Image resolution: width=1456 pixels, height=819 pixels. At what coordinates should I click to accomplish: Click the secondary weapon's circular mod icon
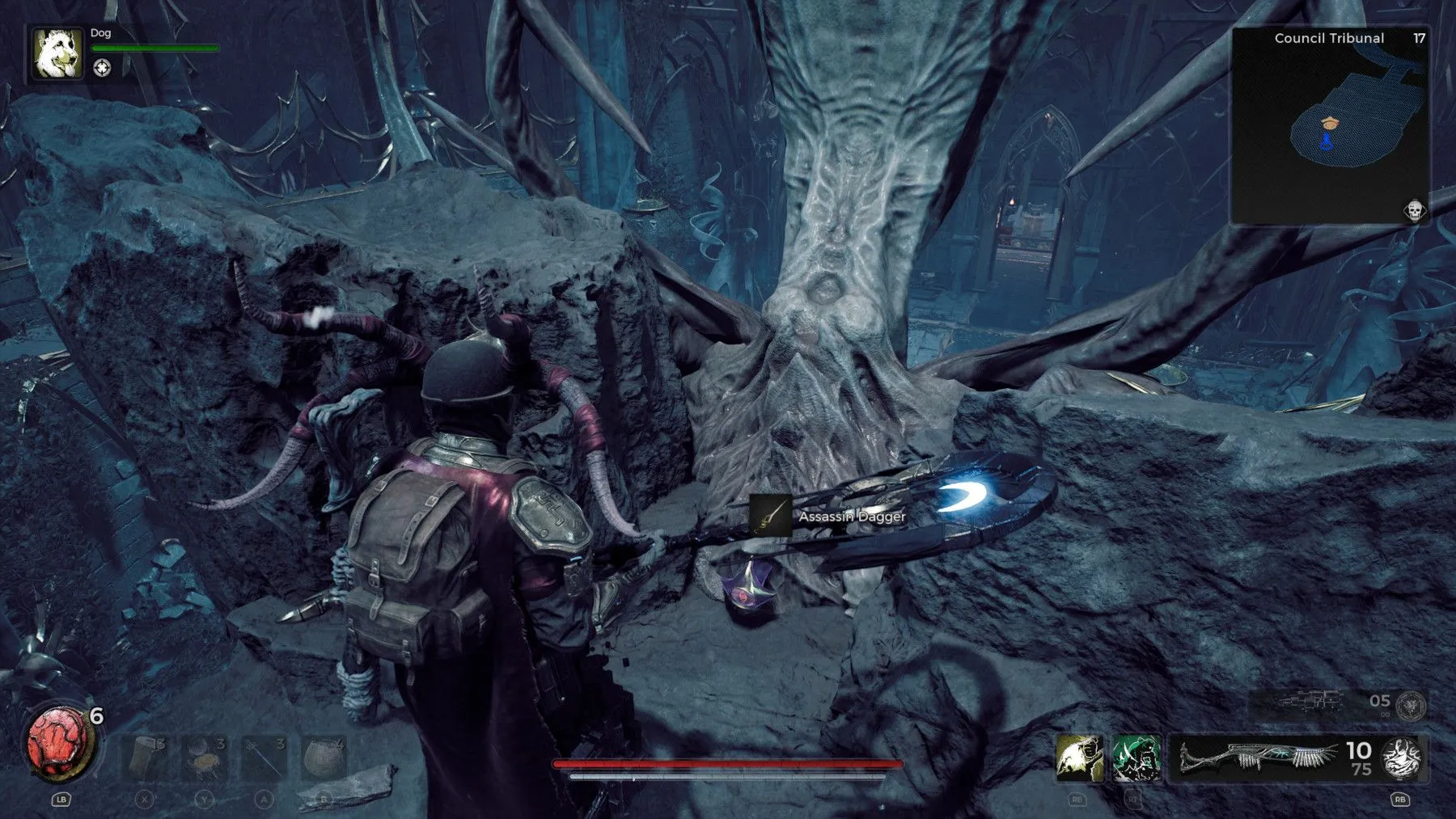(1412, 705)
